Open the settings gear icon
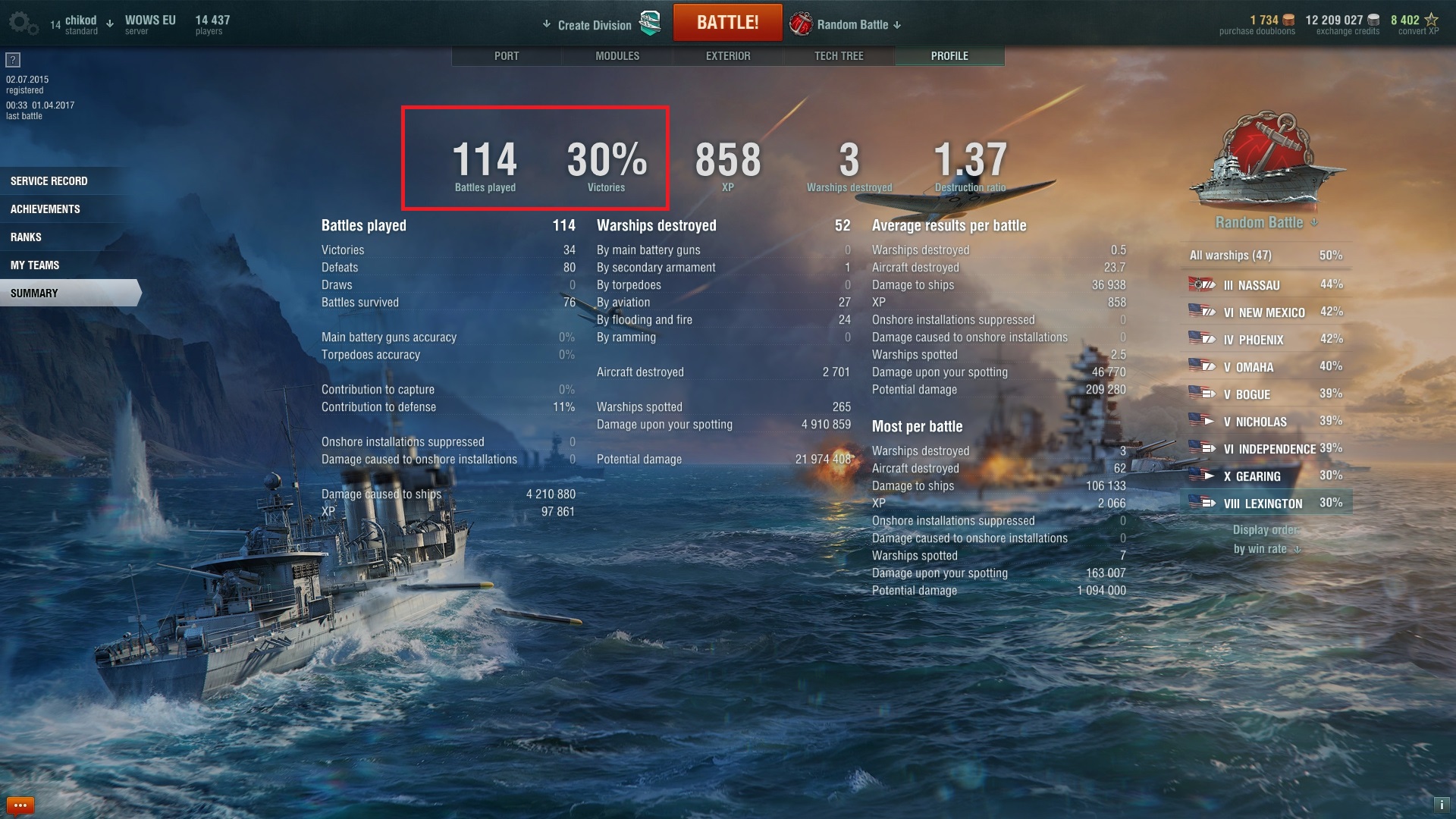This screenshot has height=819, width=1456. click(21, 23)
